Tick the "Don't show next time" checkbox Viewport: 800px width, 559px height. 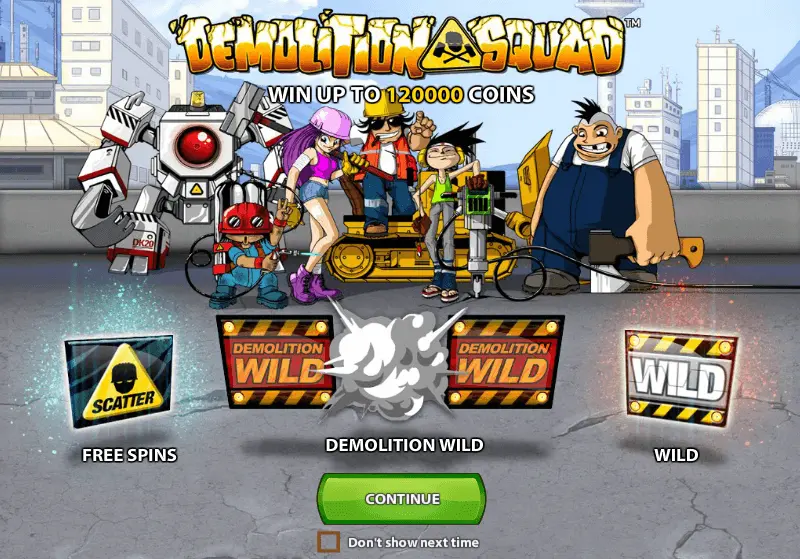tap(328, 542)
